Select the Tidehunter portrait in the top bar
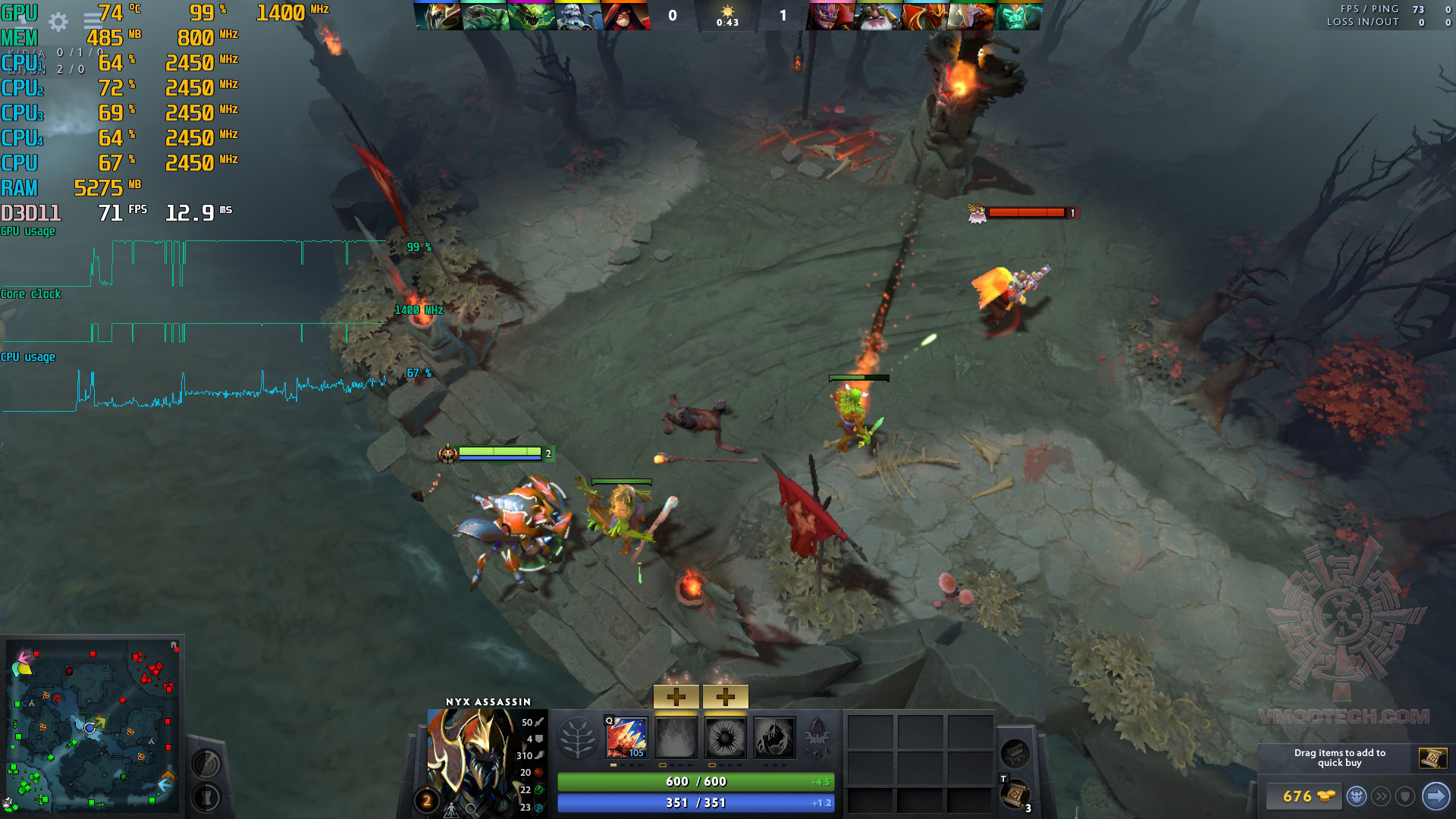 (x=485, y=16)
